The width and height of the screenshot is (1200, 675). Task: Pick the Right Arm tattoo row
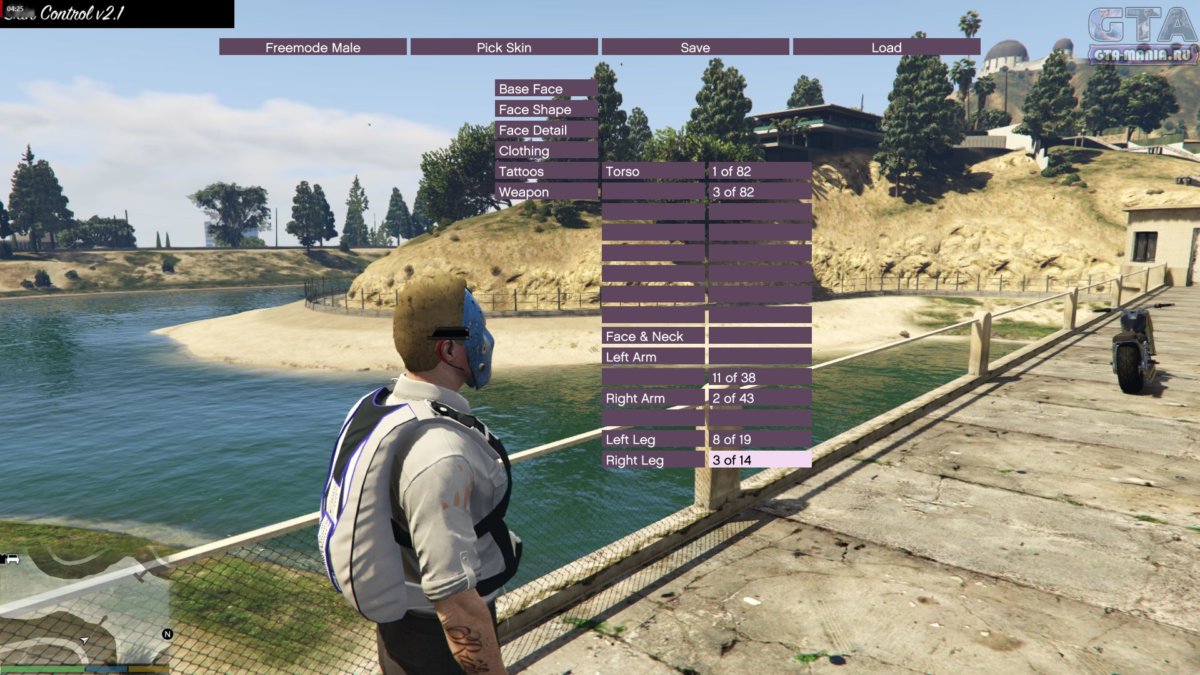653,398
